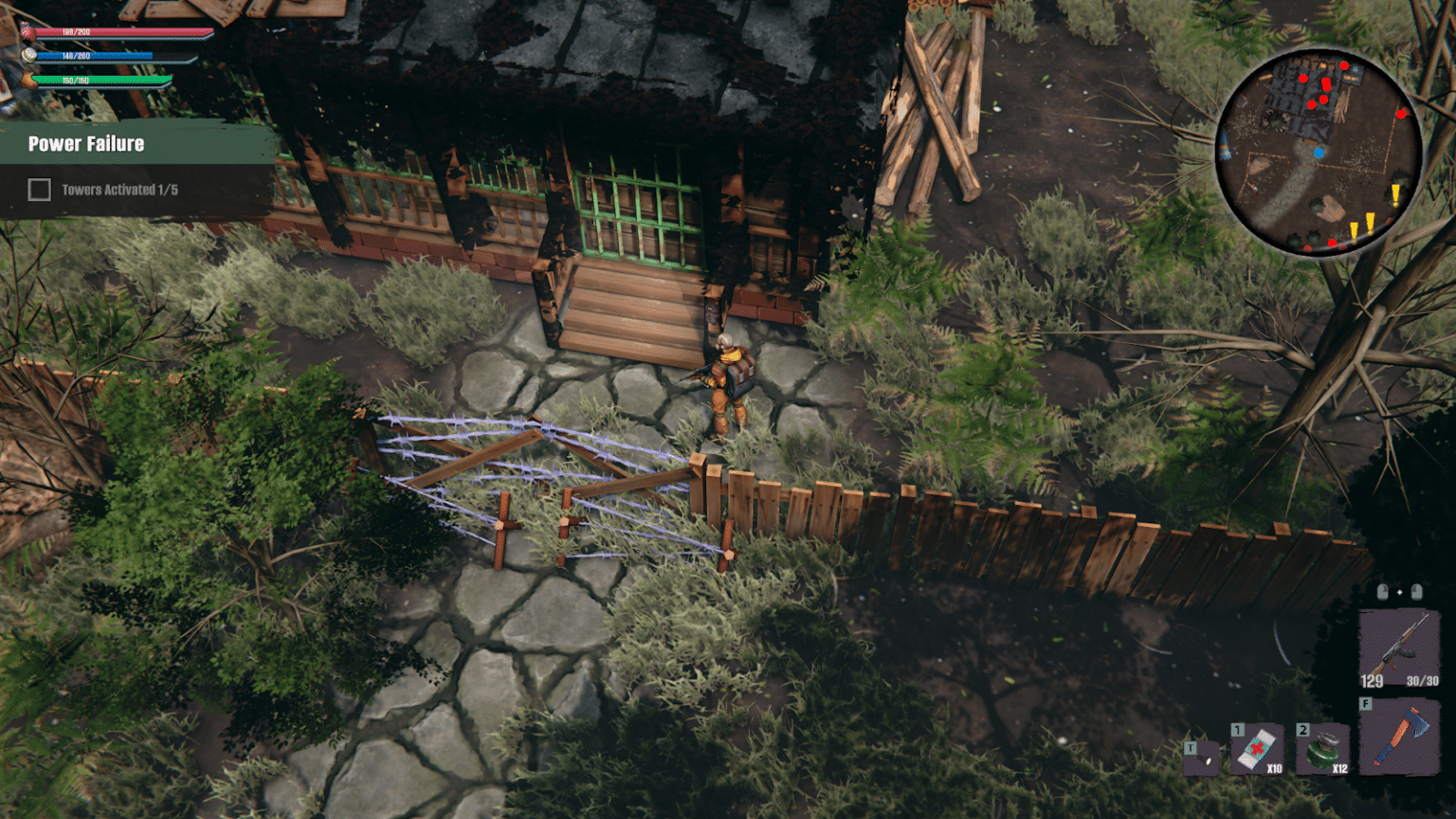Check the Towers Activated objective checkbox

(x=39, y=190)
